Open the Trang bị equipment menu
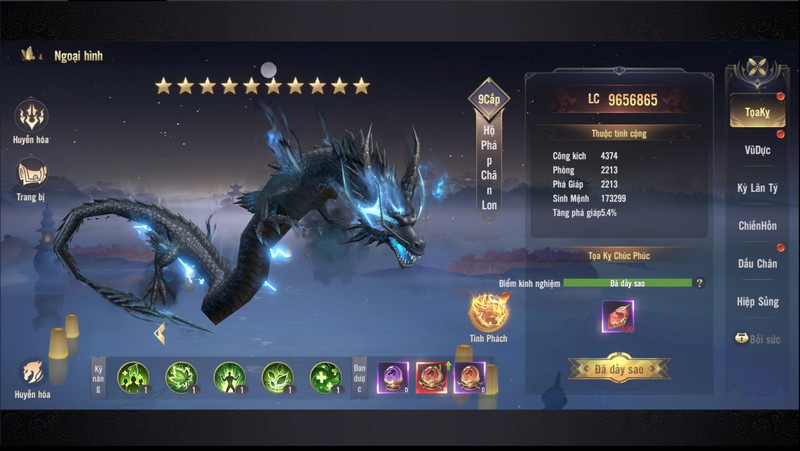The width and height of the screenshot is (800, 451). click(x=32, y=178)
